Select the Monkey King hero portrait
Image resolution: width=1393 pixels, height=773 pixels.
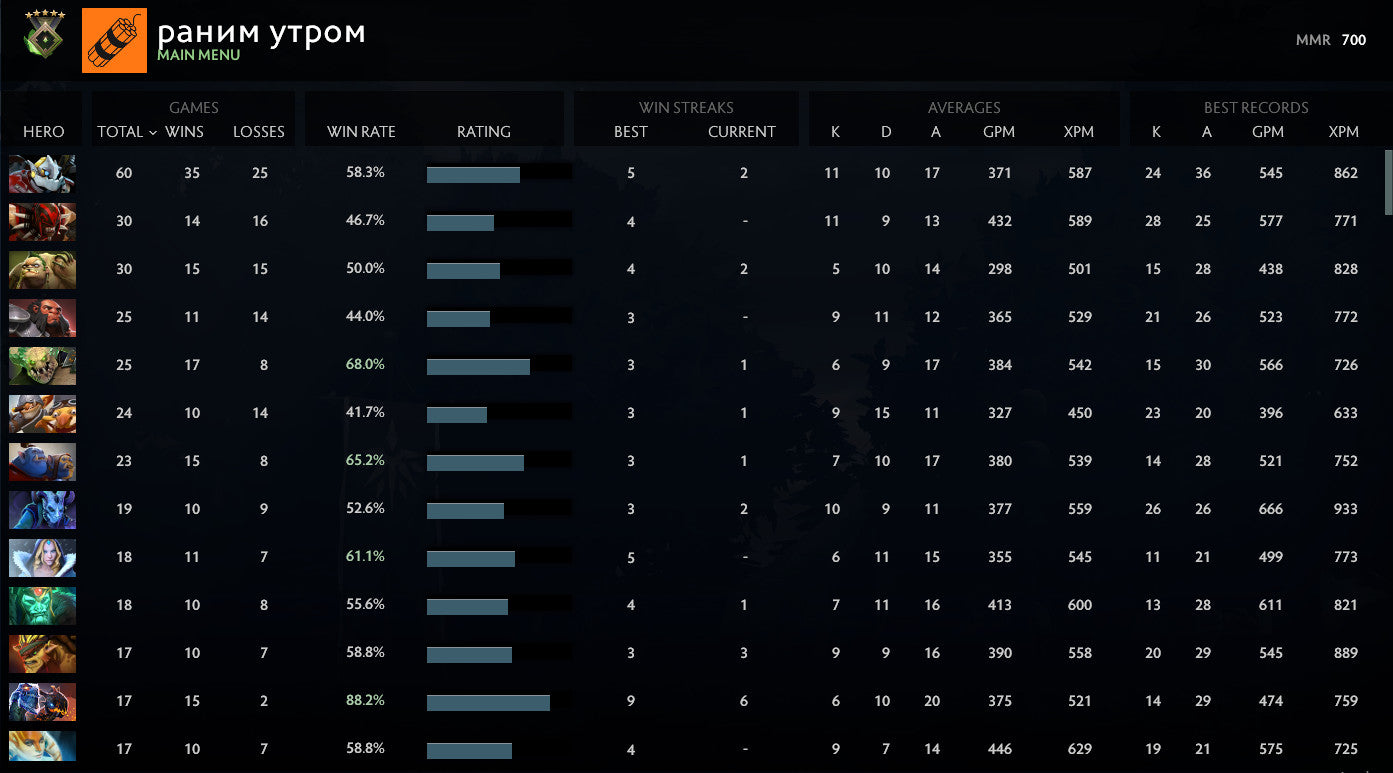tap(42, 317)
